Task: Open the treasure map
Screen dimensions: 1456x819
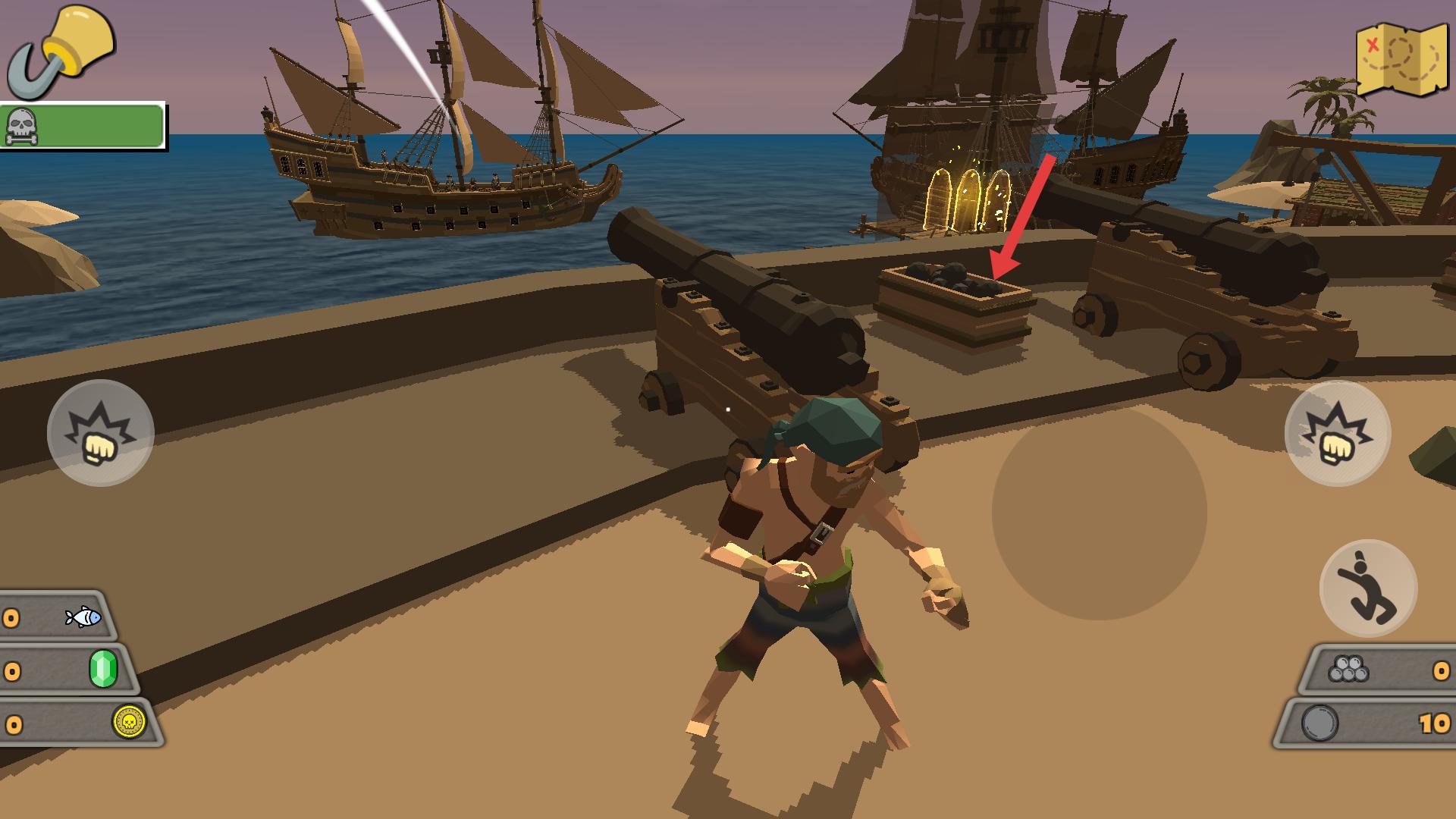Action: click(1401, 60)
